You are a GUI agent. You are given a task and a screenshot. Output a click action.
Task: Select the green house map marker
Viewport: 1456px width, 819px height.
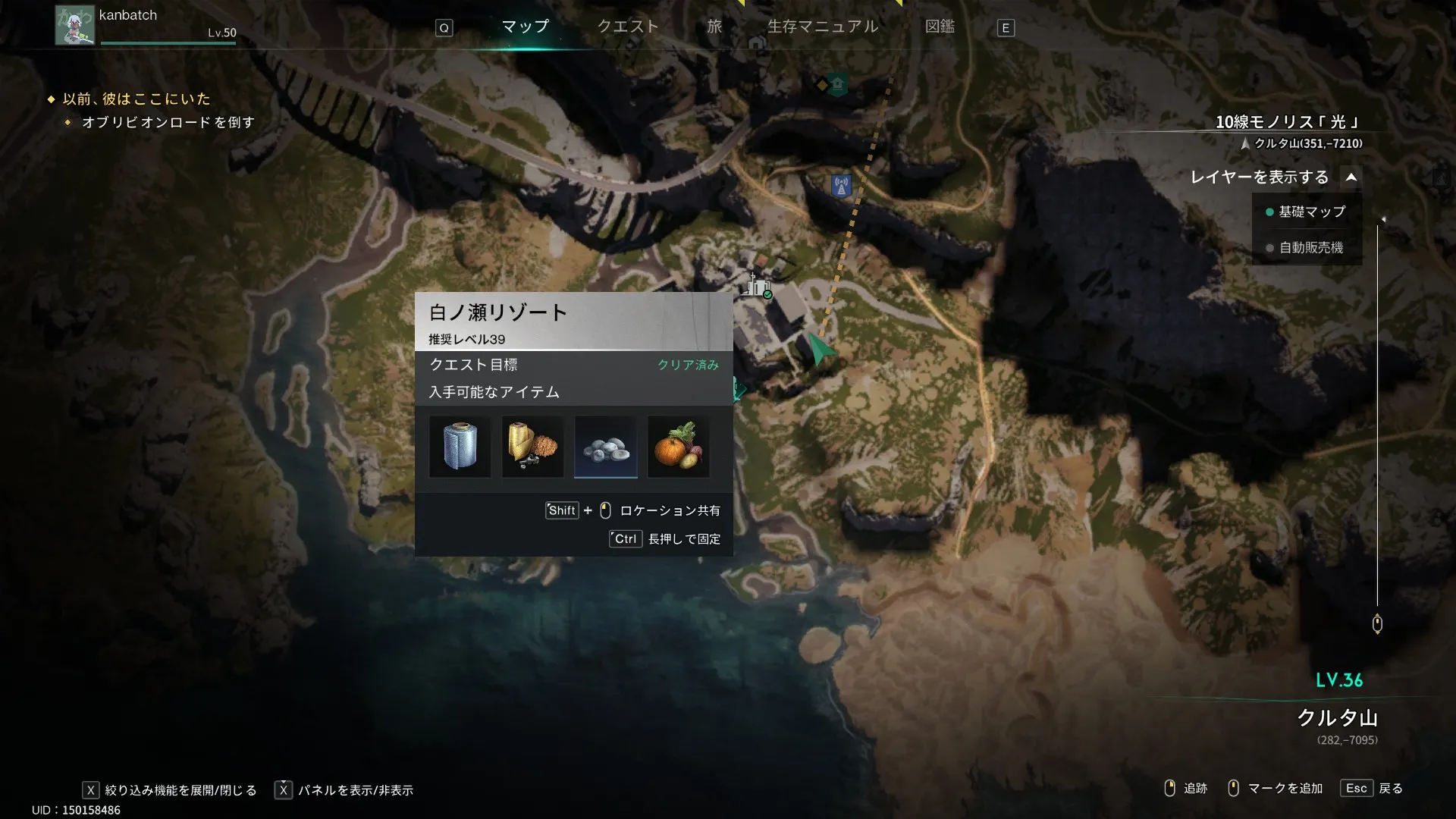point(837,84)
